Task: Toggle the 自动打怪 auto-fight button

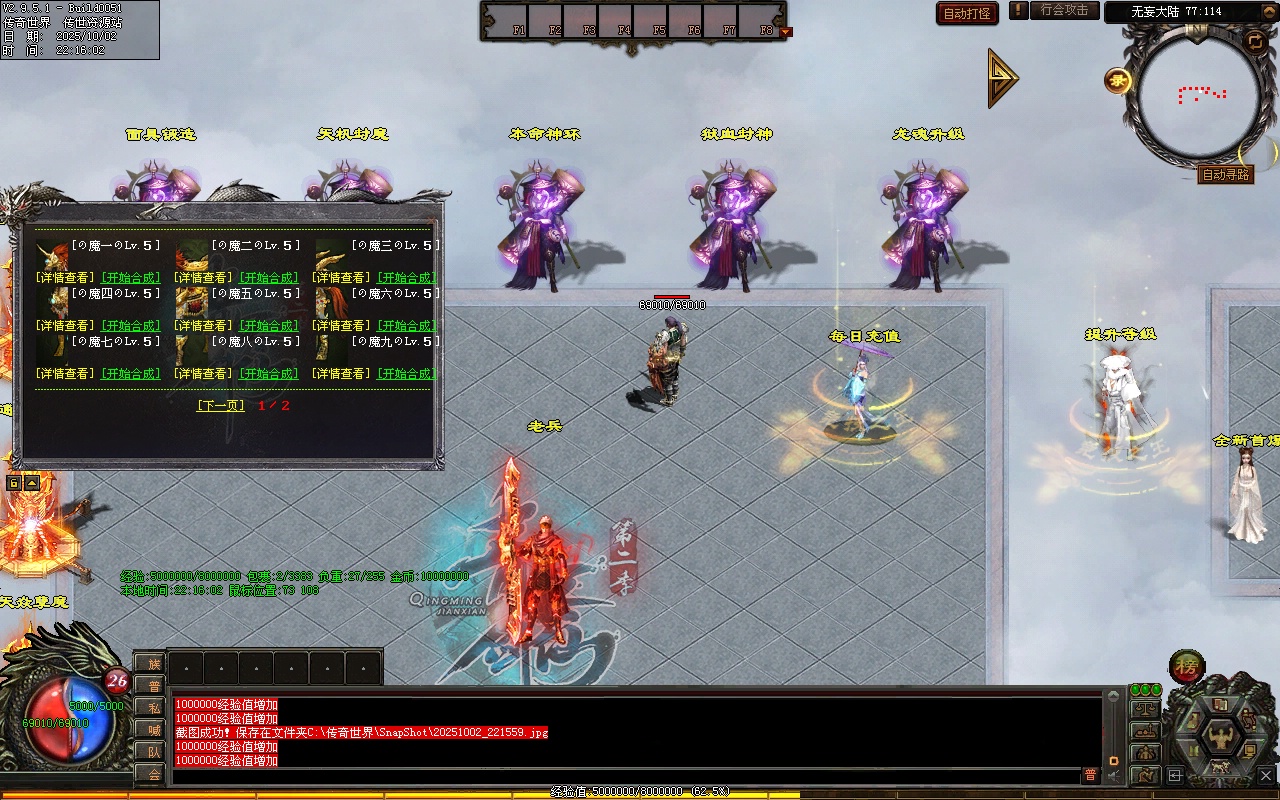Action: coord(967,13)
